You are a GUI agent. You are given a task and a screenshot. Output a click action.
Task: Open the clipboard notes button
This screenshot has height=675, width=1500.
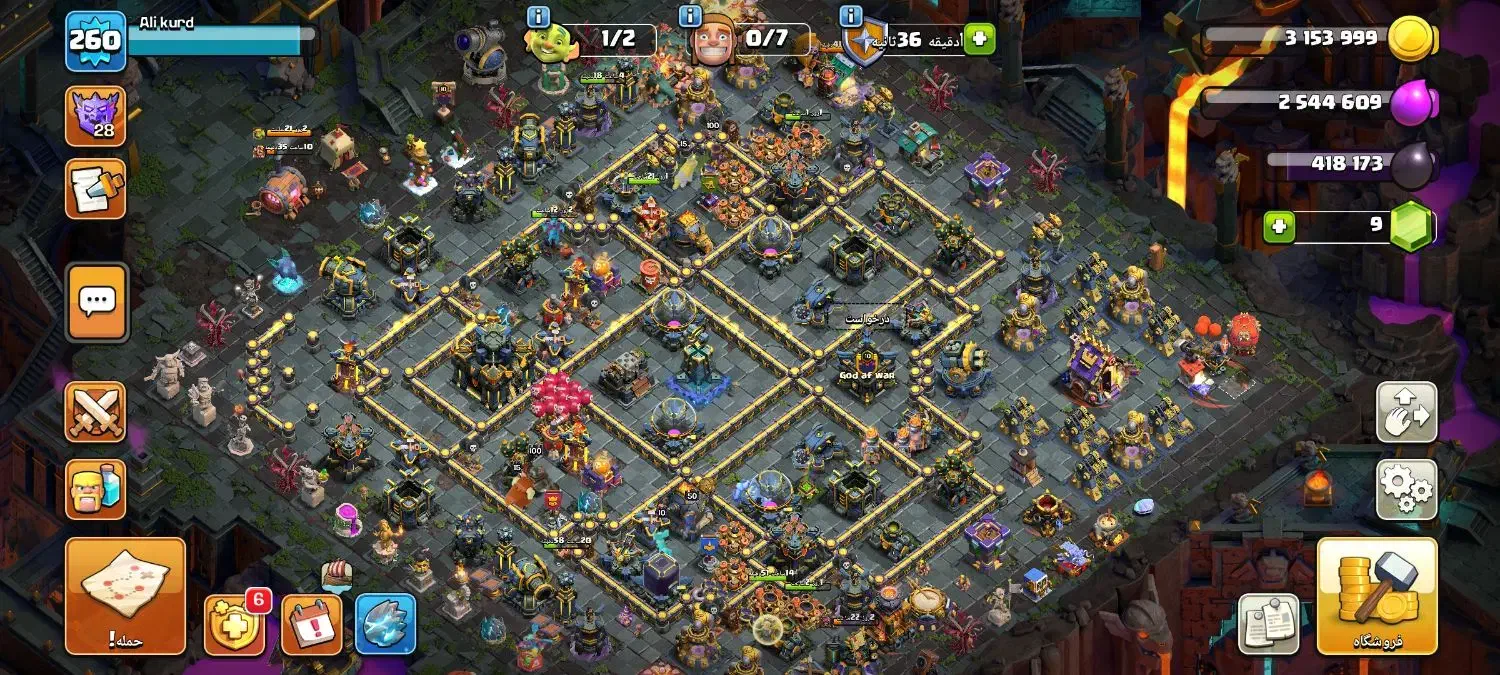click(1268, 624)
